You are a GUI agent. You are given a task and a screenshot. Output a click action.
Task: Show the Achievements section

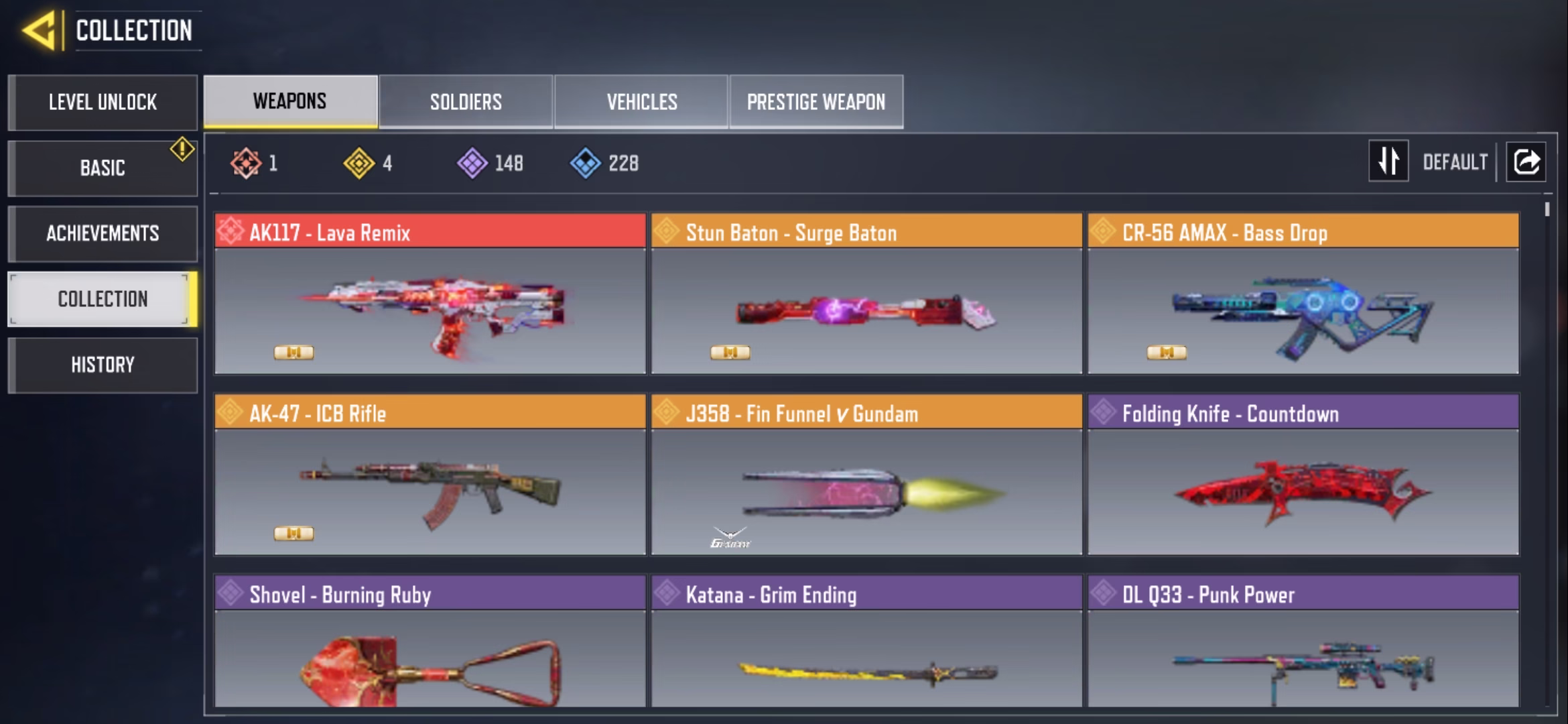[x=103, y=233]
